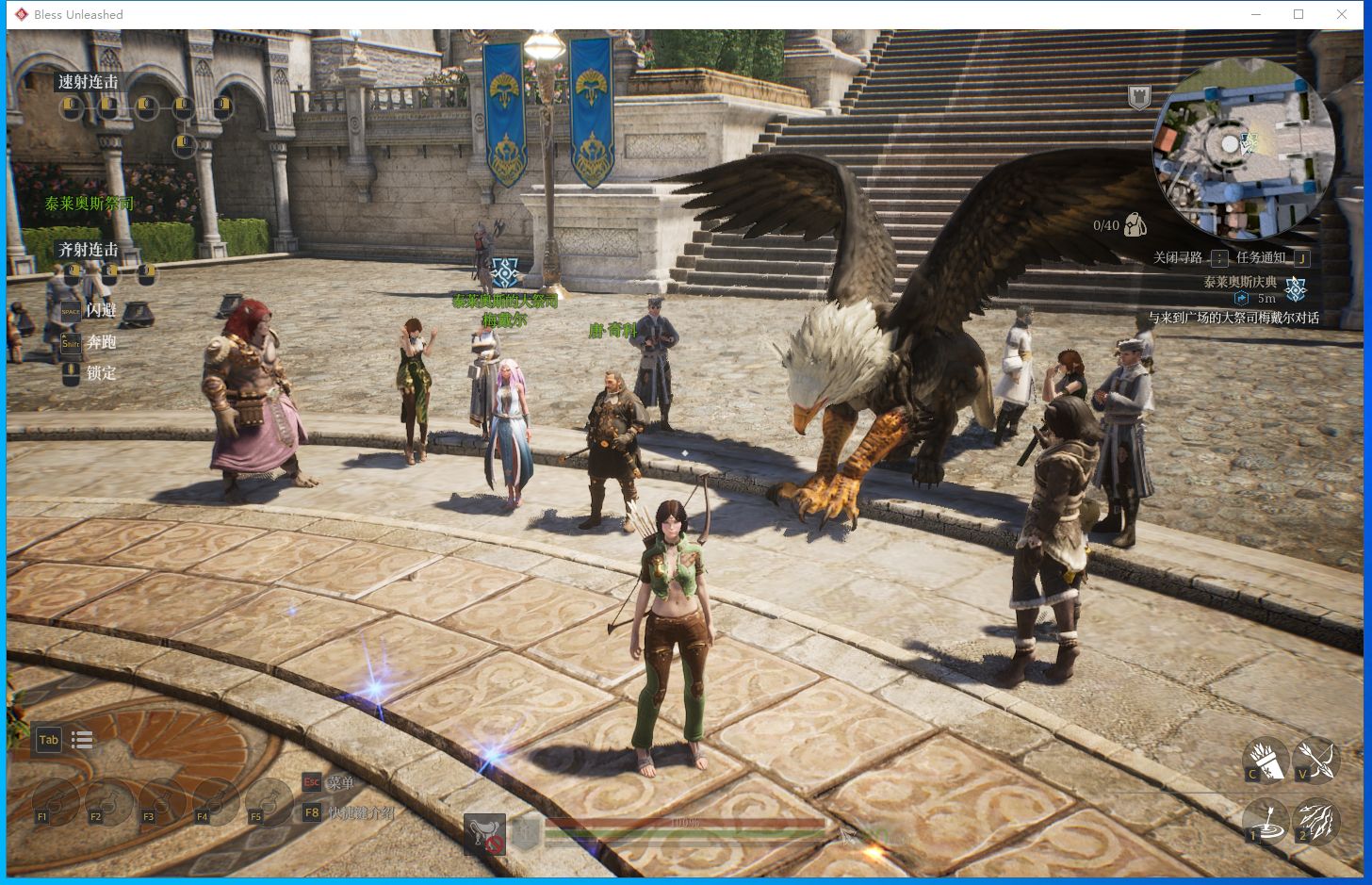Open the list icon beside Tab
Screen dimensions: 1372x885
82,740
